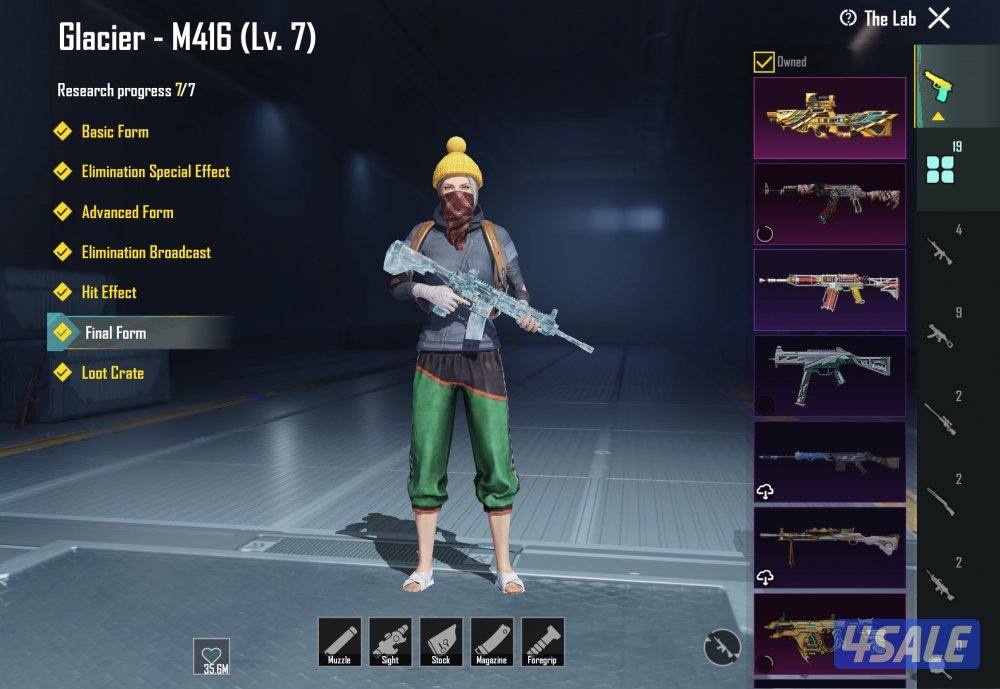Pick the grey UMP submachine gun skin

pos(829,376)
